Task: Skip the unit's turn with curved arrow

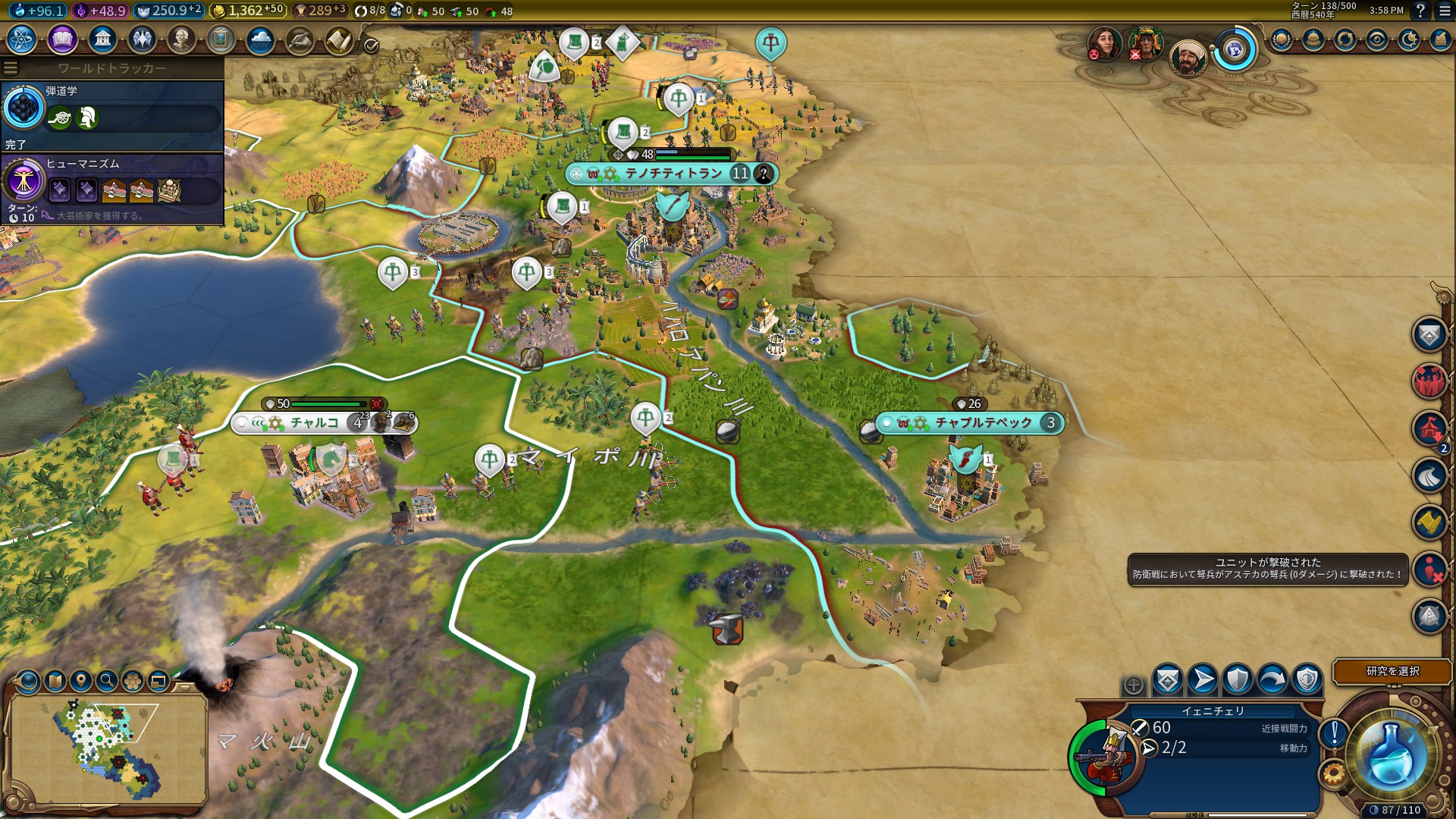Action: pyautogui.click(x=1272, y=679)
